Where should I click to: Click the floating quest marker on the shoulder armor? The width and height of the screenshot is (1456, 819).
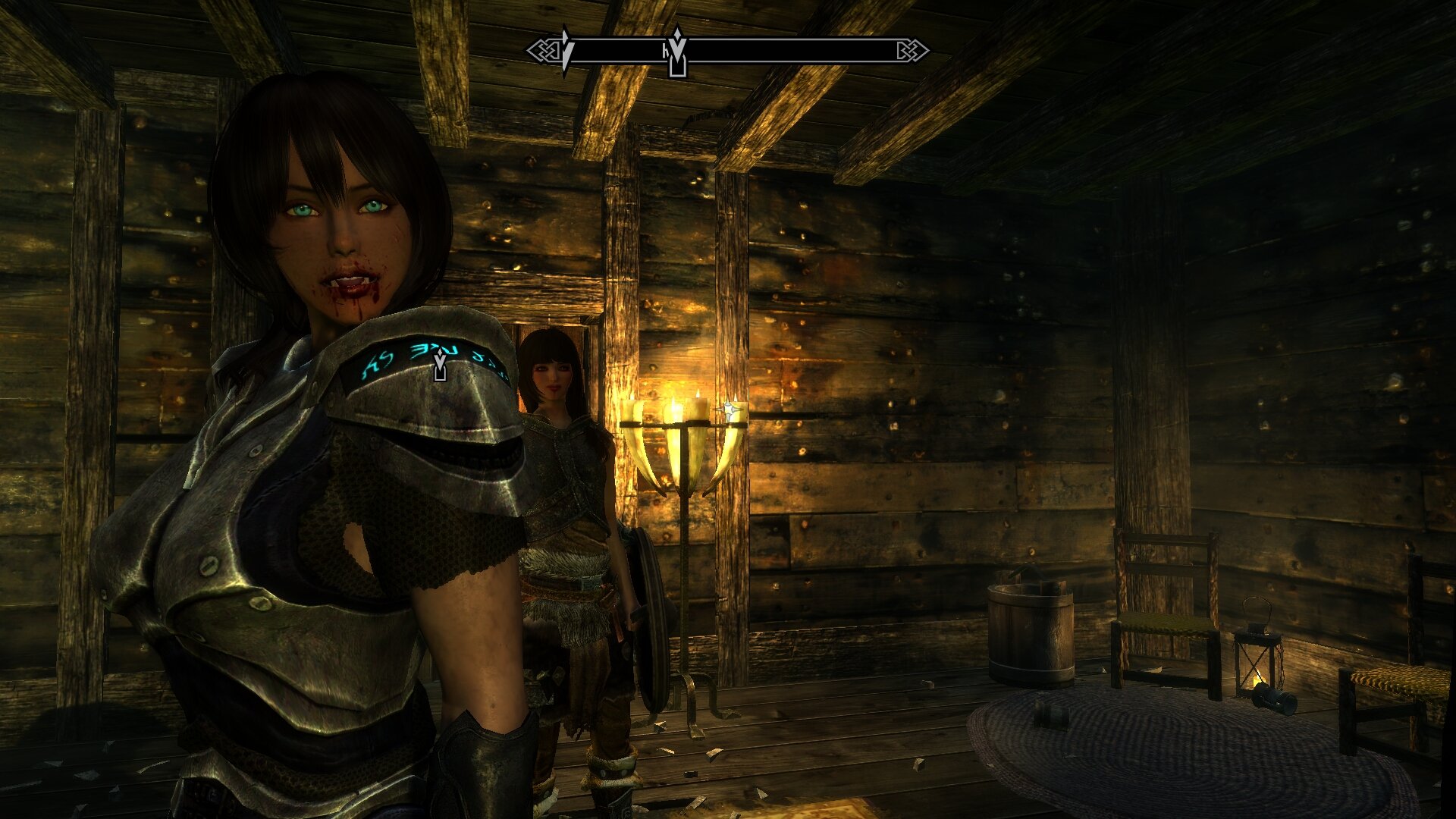(x=440, y=366)
